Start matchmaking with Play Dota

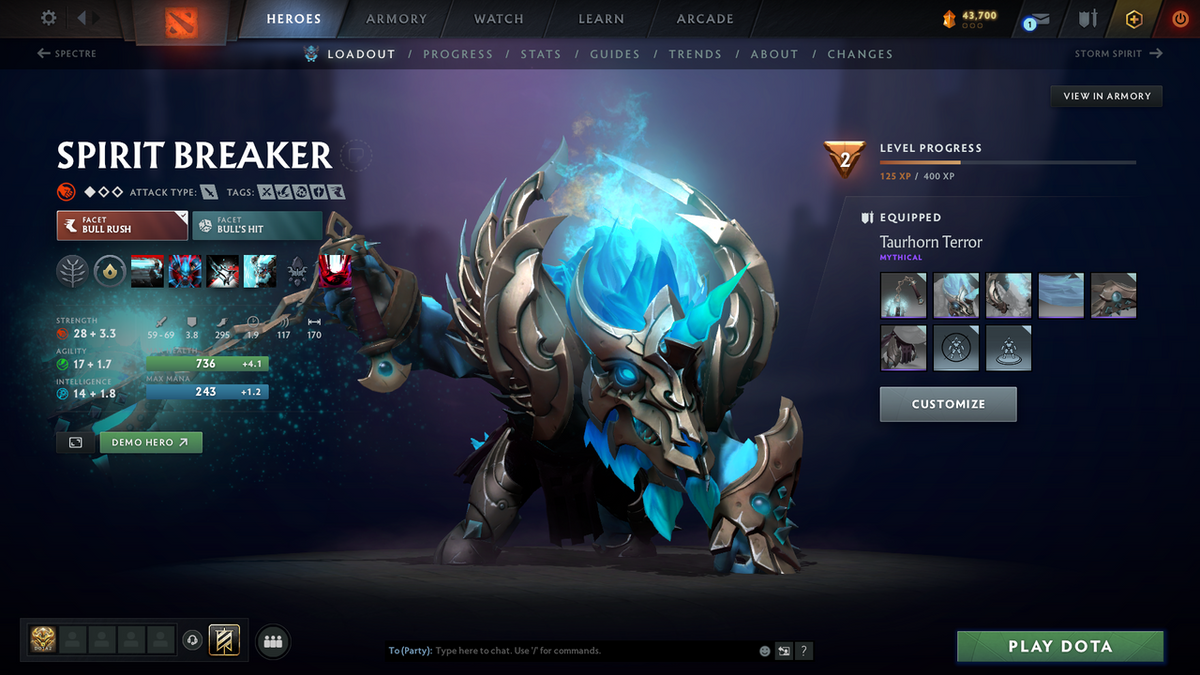pos(1060,646)
